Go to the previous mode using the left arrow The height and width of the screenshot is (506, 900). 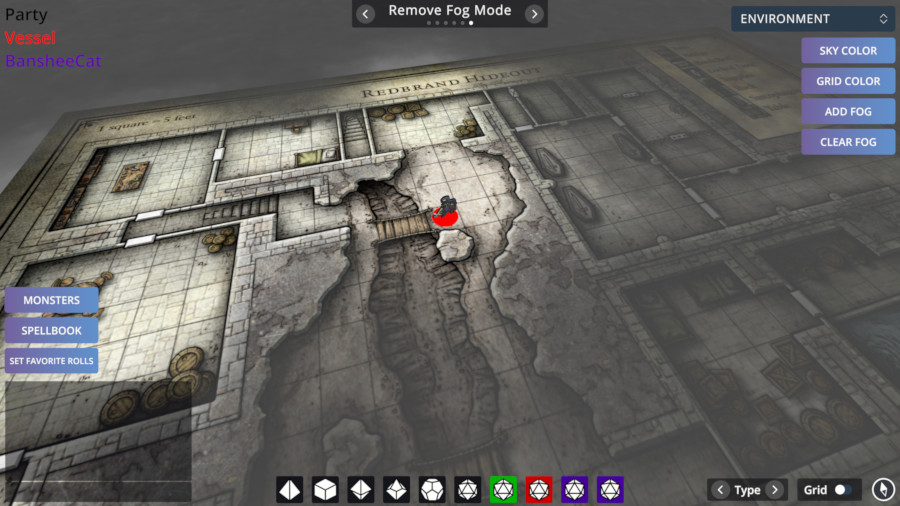366,13
